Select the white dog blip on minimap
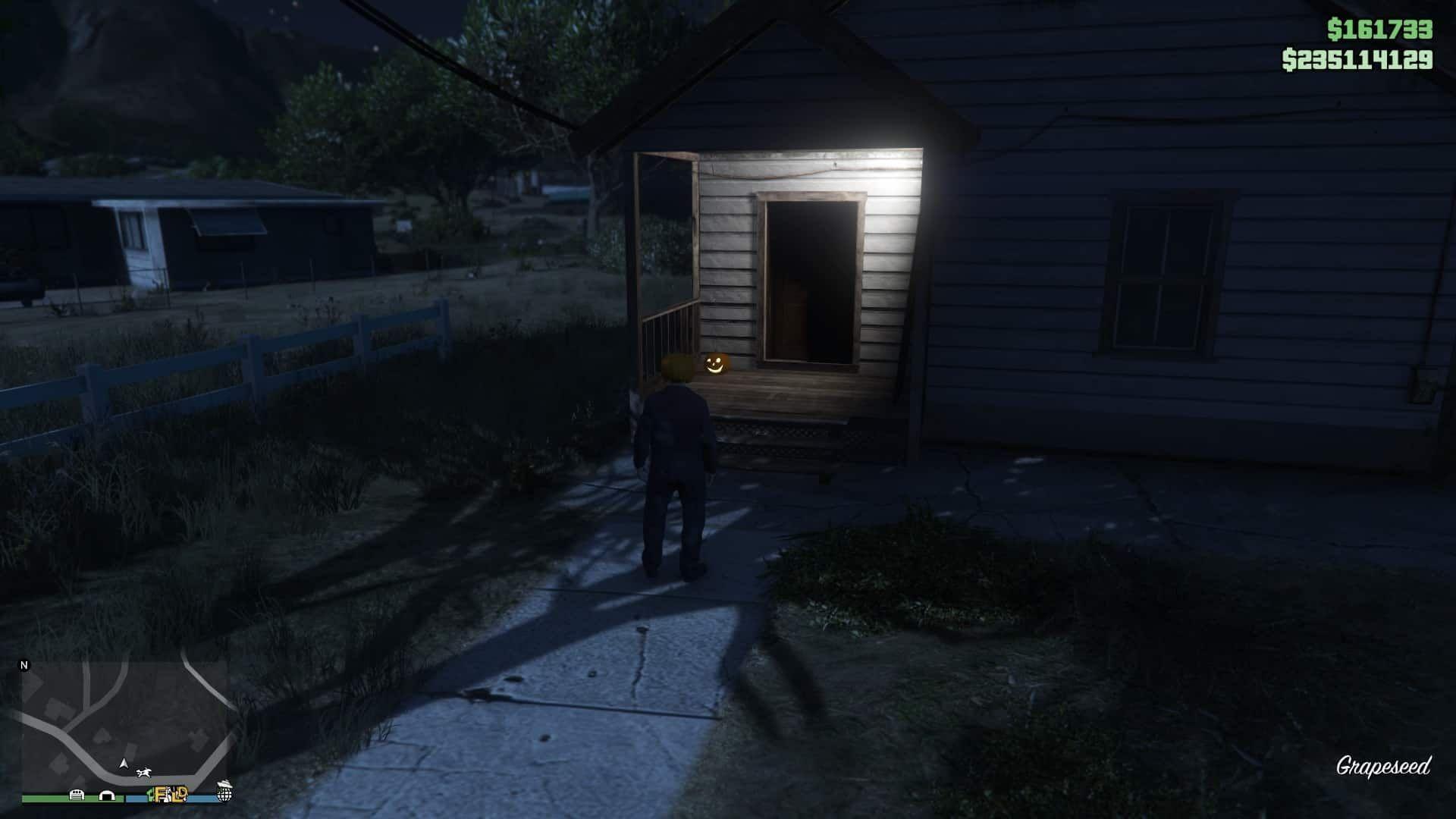Viewport: 1456px width, 819px height. click(x=143, y=773)
